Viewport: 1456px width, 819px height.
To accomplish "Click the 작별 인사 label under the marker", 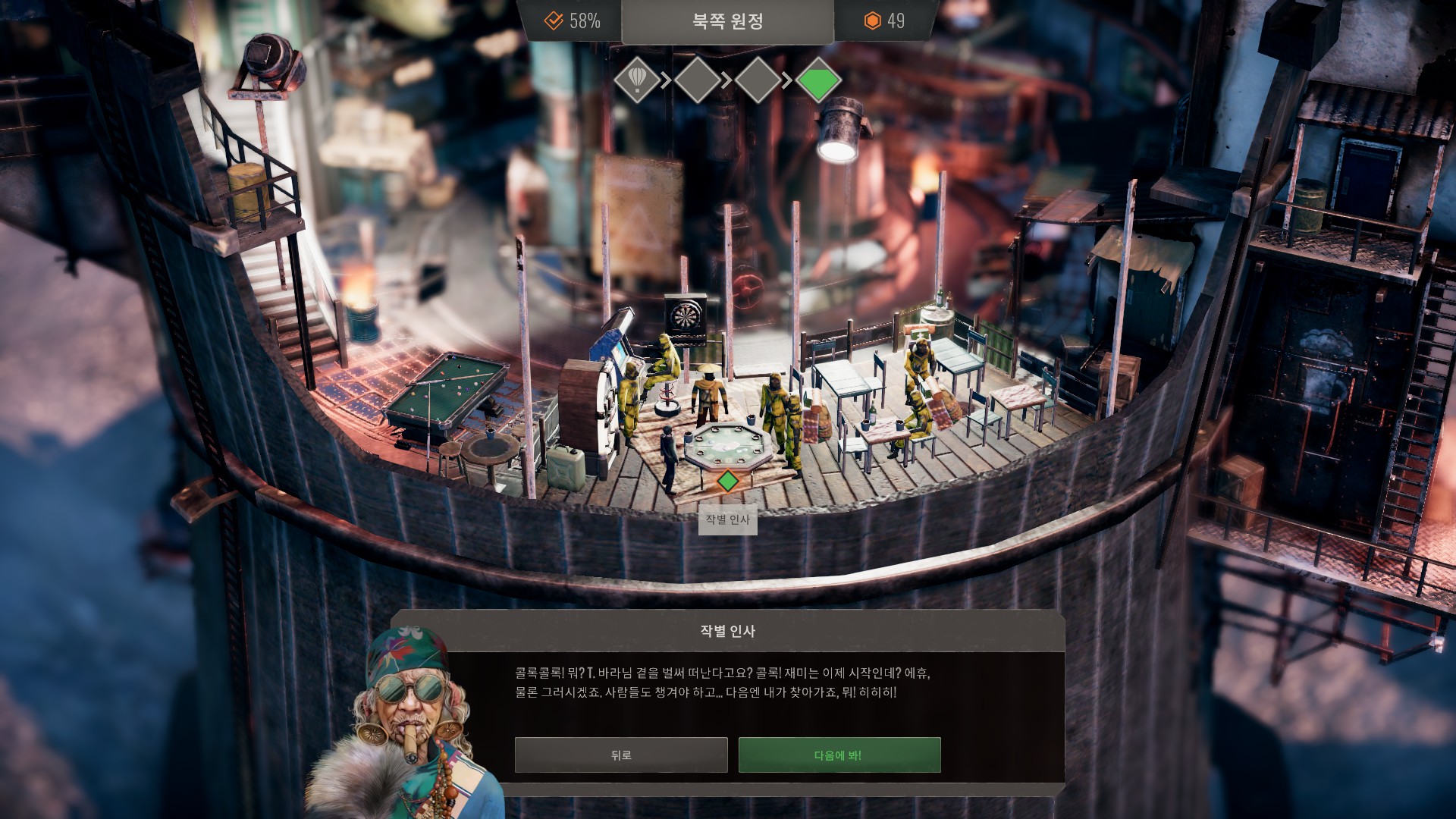I will pos(727,519).
